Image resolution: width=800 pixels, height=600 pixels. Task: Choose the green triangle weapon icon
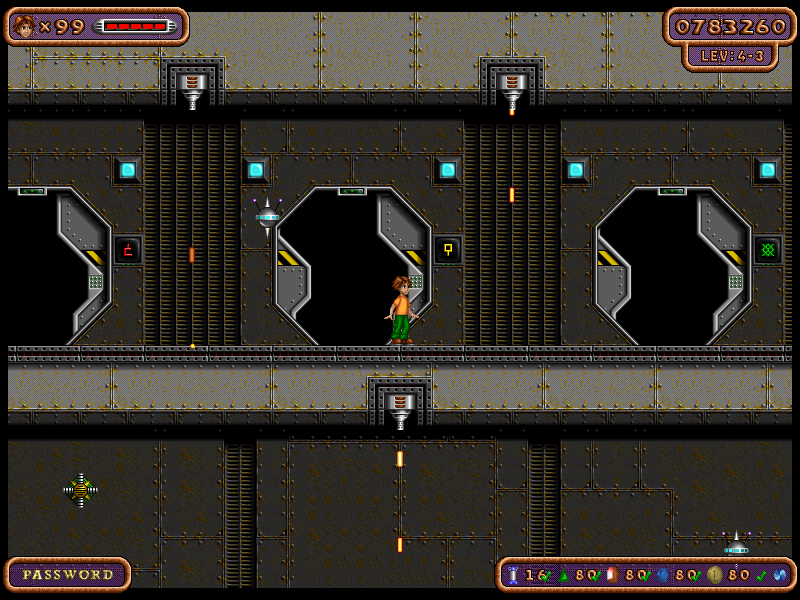tap(562, 574)
